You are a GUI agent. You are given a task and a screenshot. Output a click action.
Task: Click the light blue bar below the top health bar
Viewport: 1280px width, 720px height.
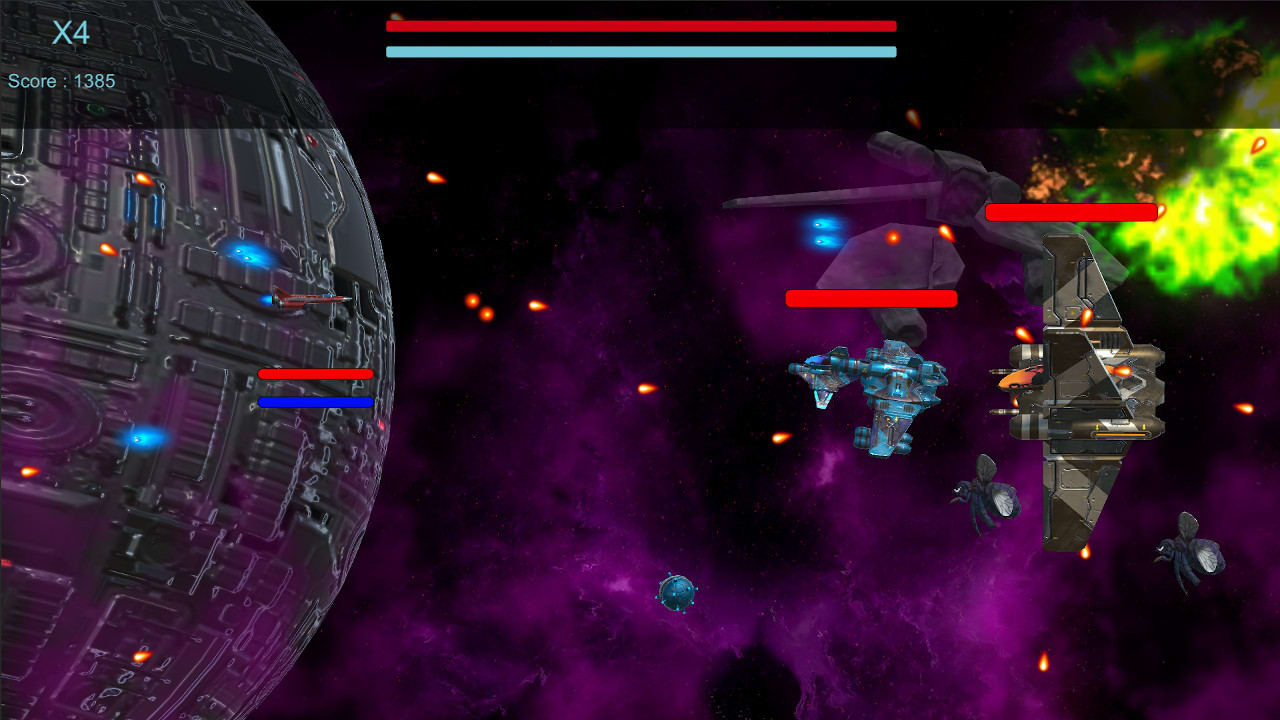[640, 49]
